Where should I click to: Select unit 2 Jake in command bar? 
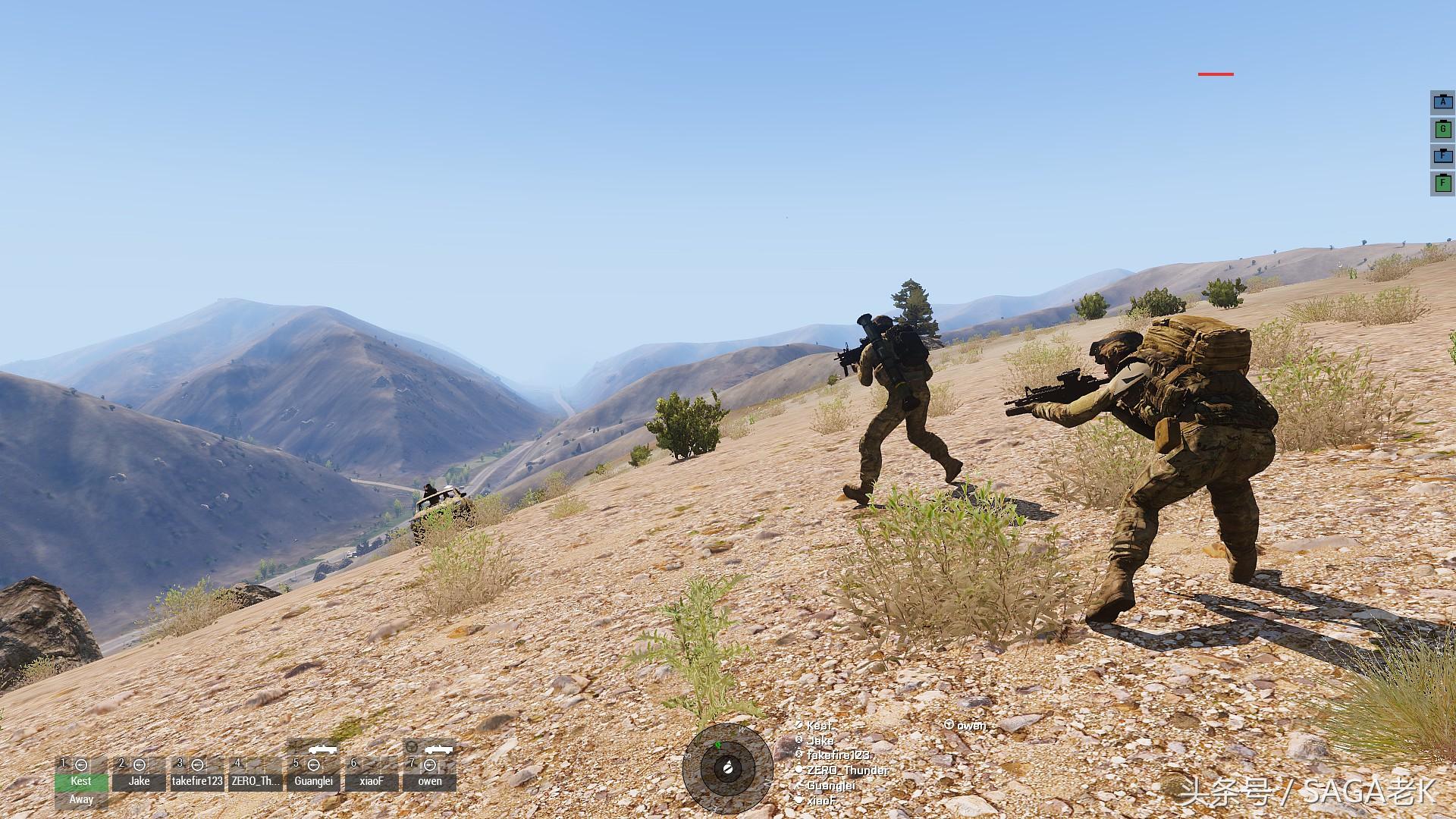pyautogui.click(x=139, y=780)
